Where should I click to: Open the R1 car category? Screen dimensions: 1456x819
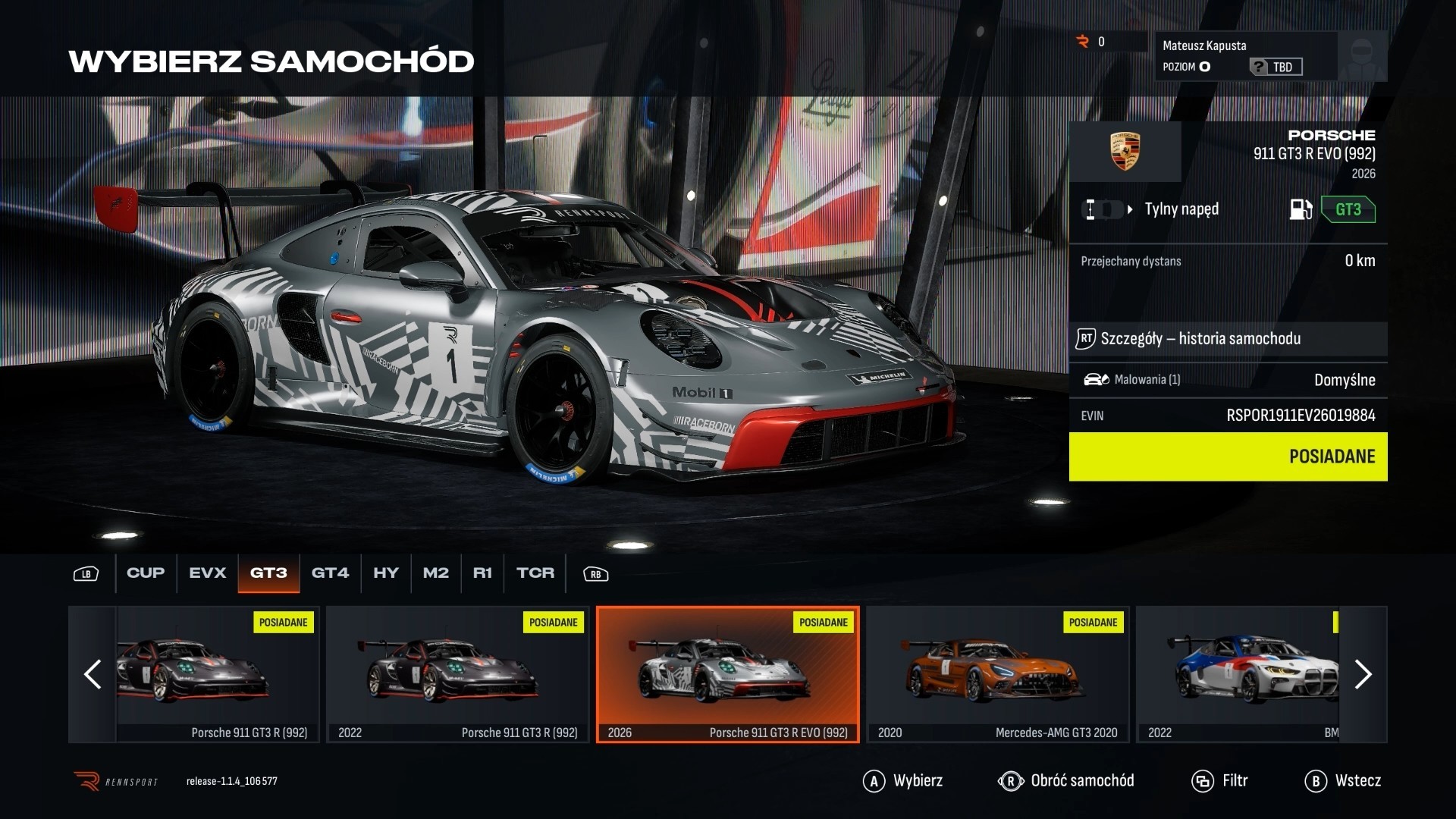[x=482, y=573]
